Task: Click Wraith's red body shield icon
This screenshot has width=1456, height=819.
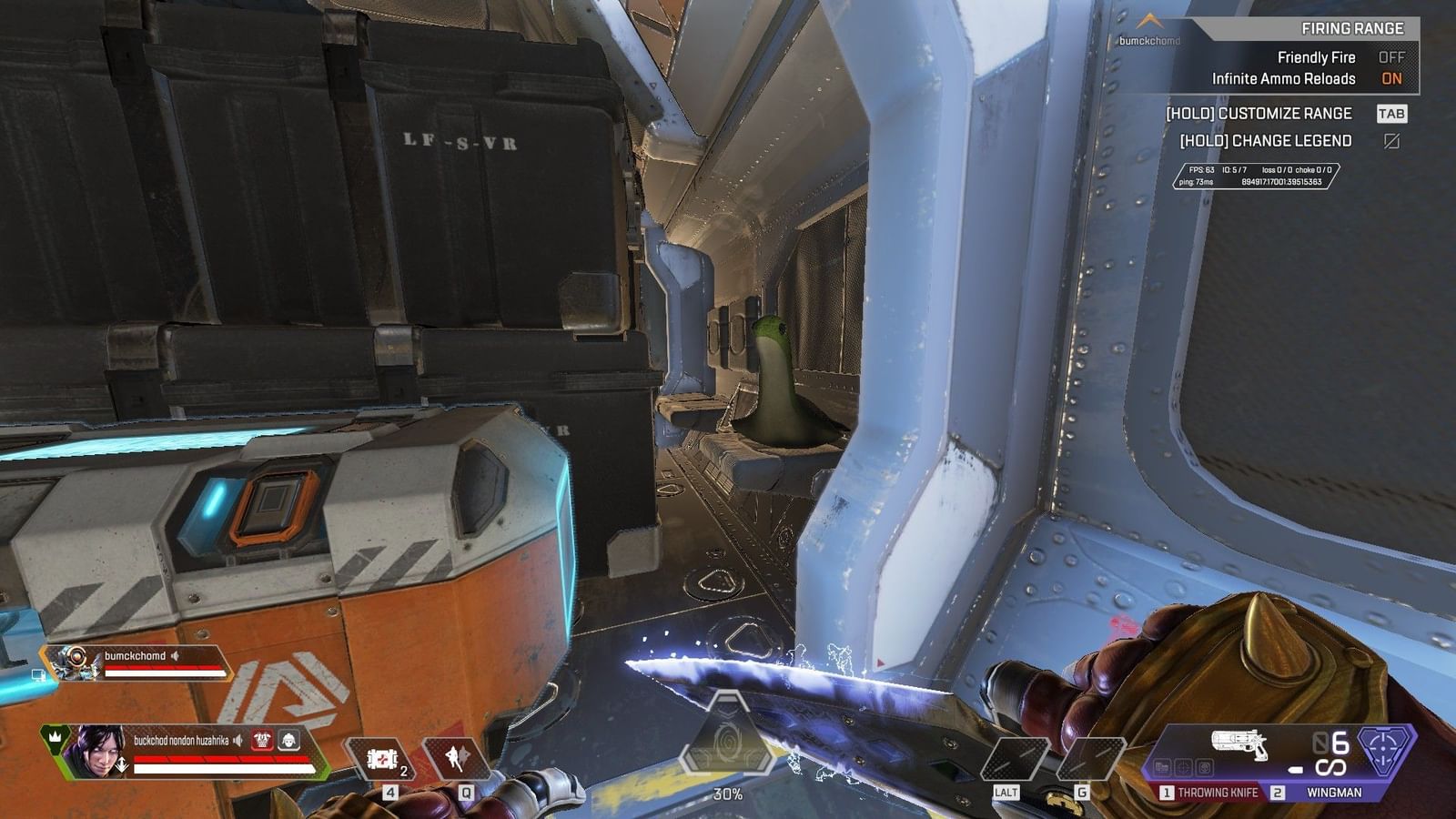Action: (261, 741)
